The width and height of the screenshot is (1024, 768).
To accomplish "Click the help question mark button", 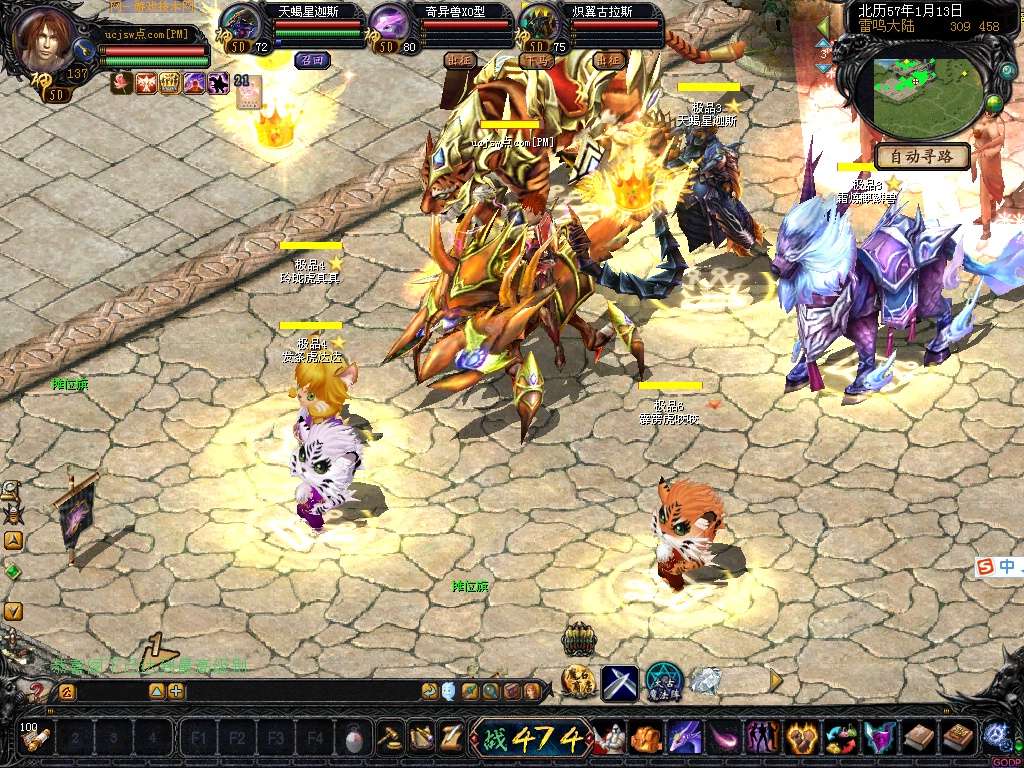I will (36, 691).
